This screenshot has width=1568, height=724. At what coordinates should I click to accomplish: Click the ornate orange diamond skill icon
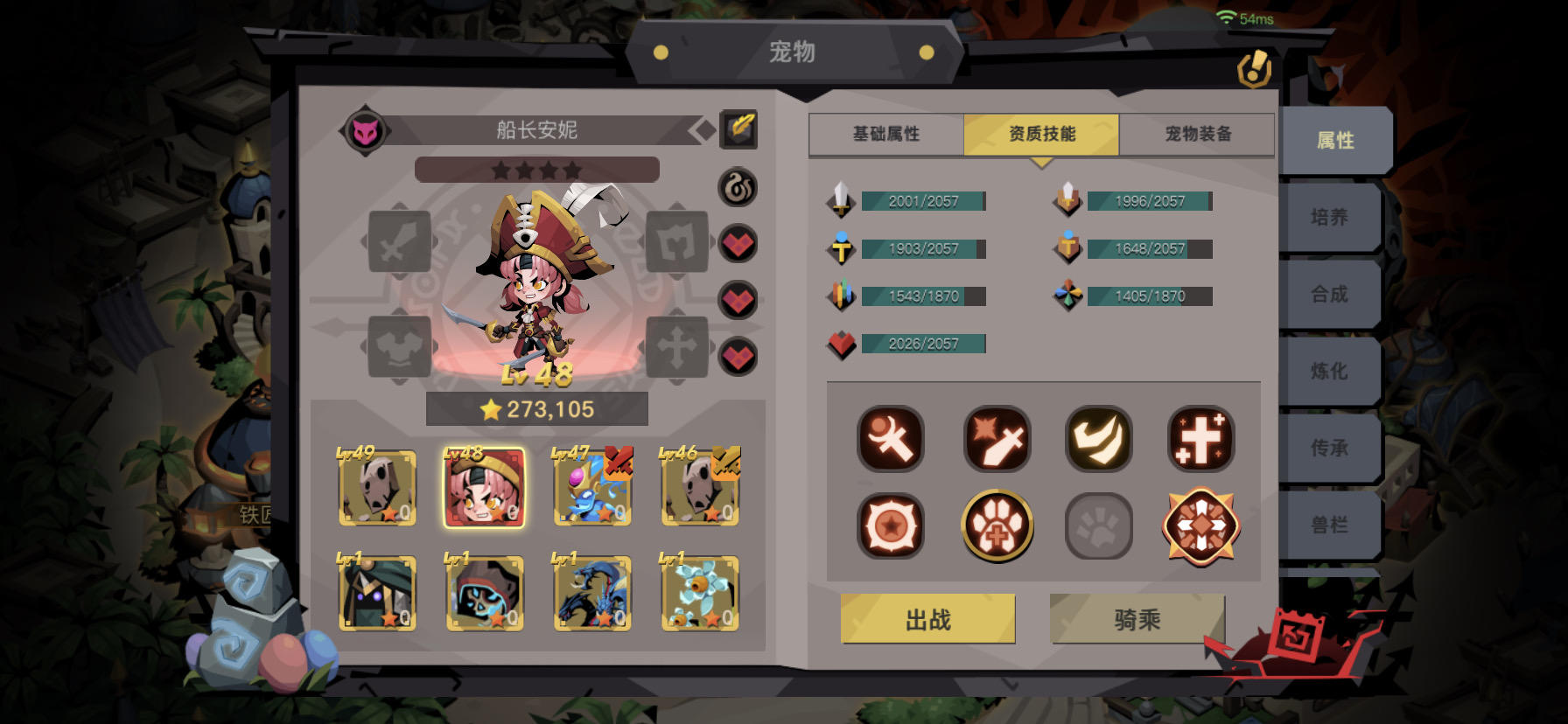coord(1201,526)
